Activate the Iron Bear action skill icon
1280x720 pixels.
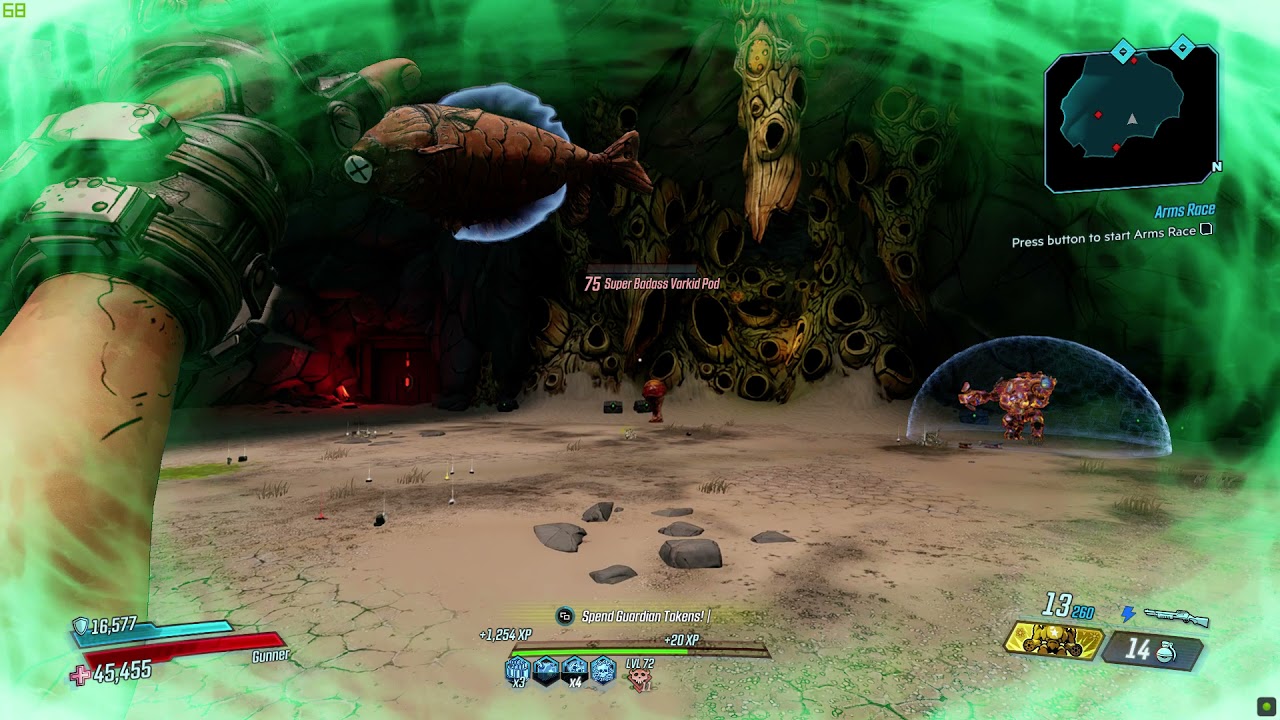[x=1053, y=642]
